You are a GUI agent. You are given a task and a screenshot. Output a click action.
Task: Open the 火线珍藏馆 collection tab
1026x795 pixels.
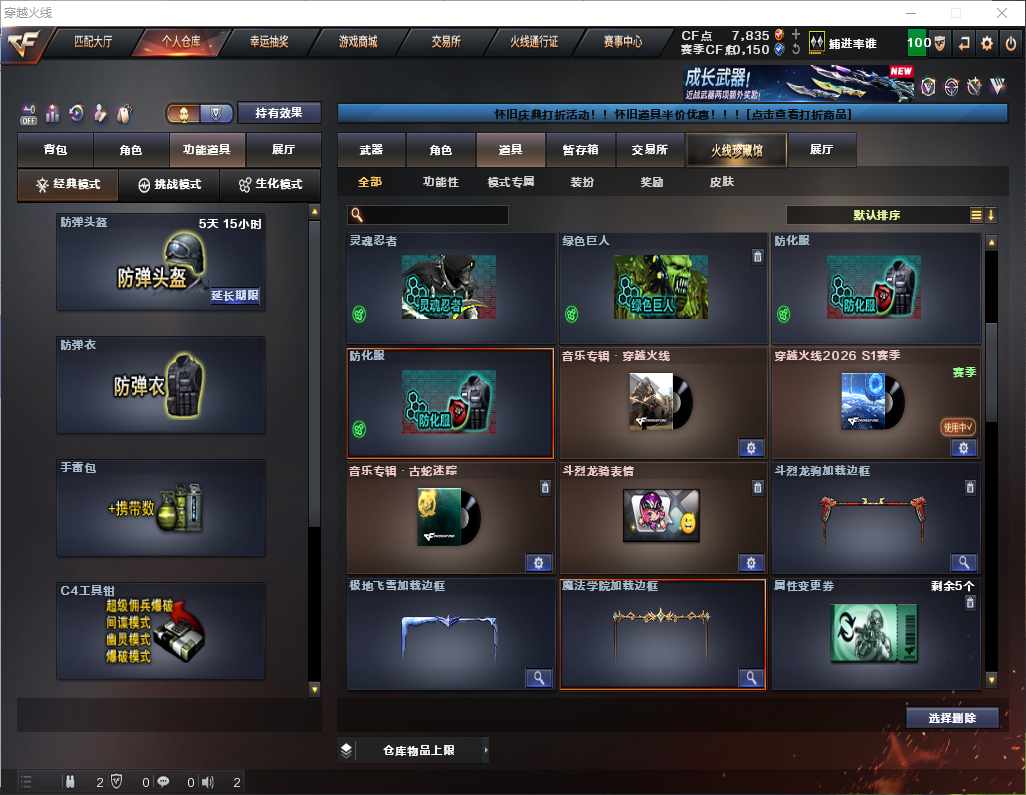(736, 150)
